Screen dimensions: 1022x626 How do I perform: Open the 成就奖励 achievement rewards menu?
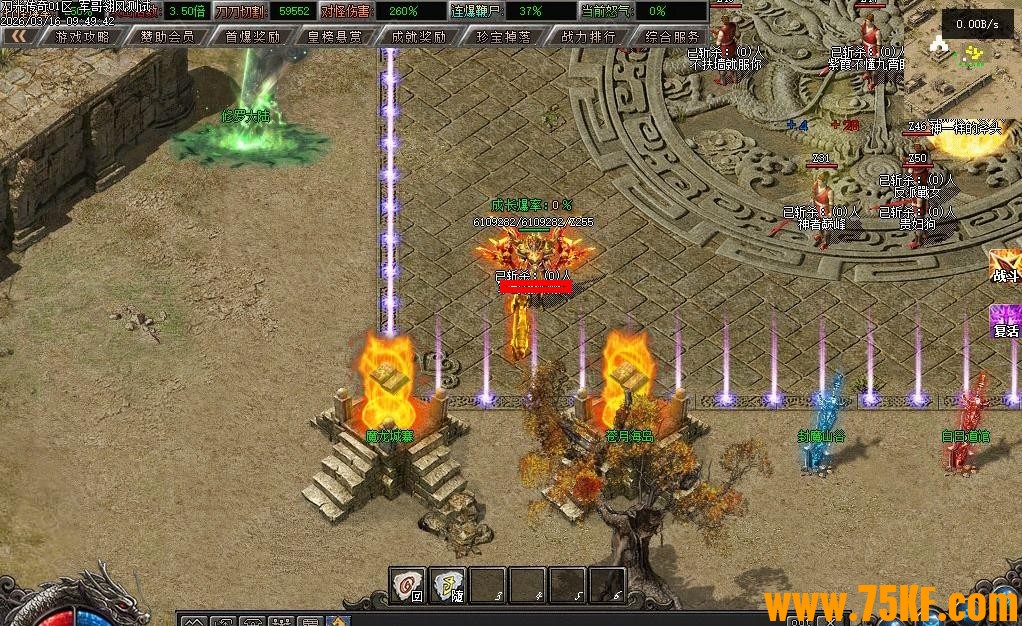(x=419, y=36)
